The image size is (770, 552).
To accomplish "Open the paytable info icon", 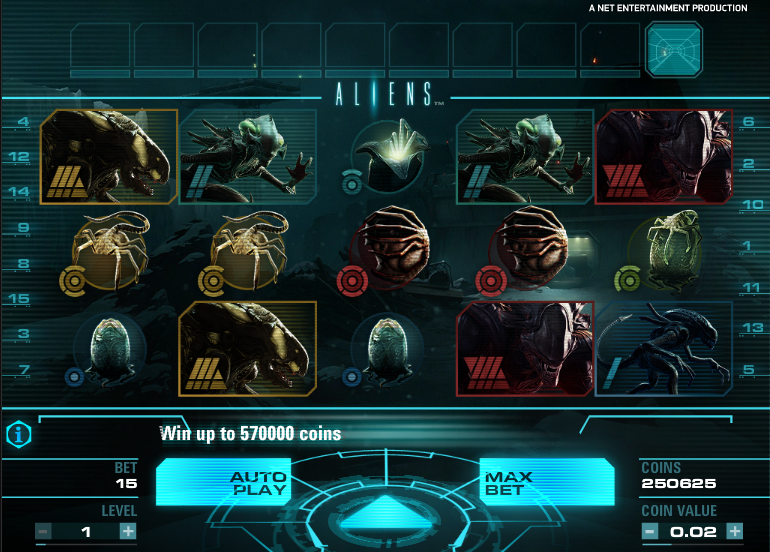I will pos(17,434).
